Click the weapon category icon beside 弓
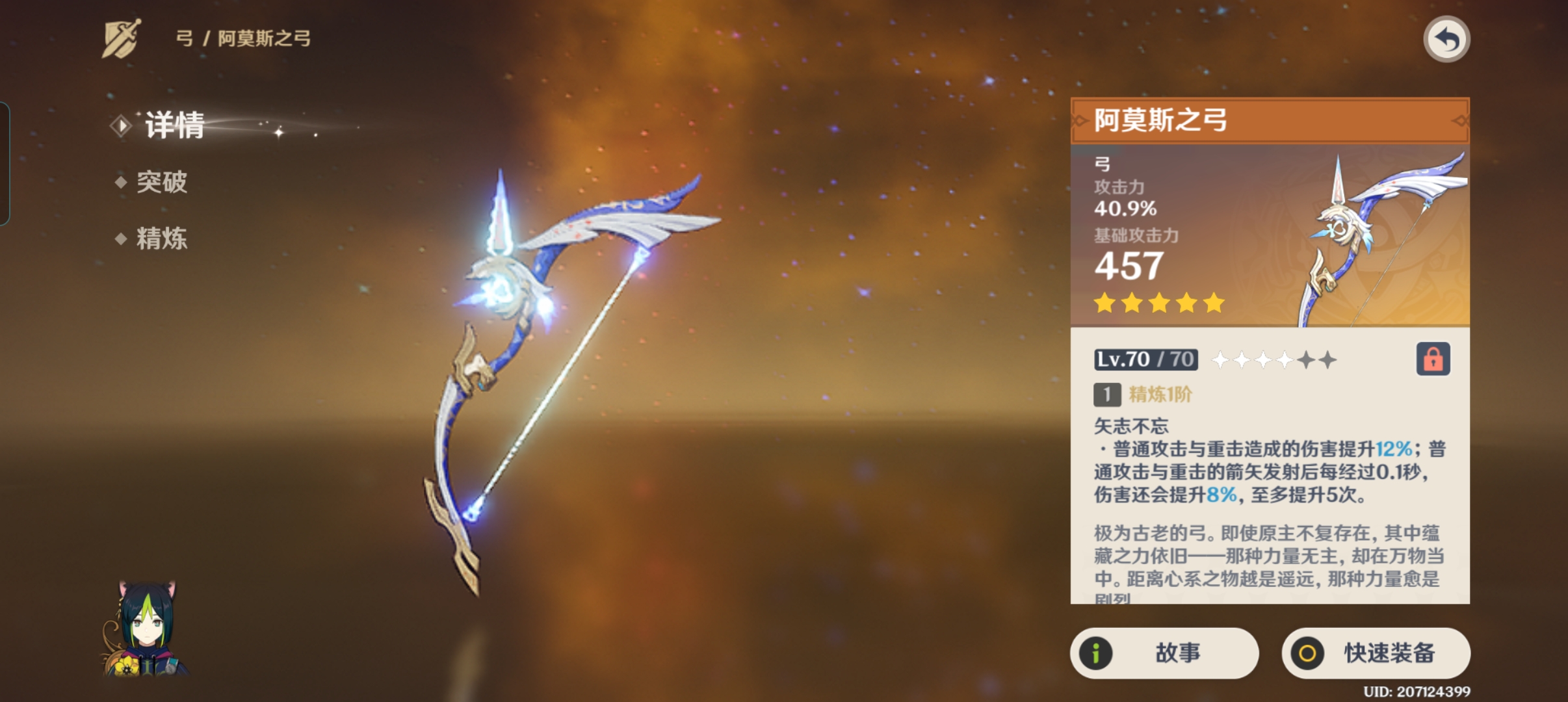Screen dimensions: 1568x702 click(x=122, y=38)
